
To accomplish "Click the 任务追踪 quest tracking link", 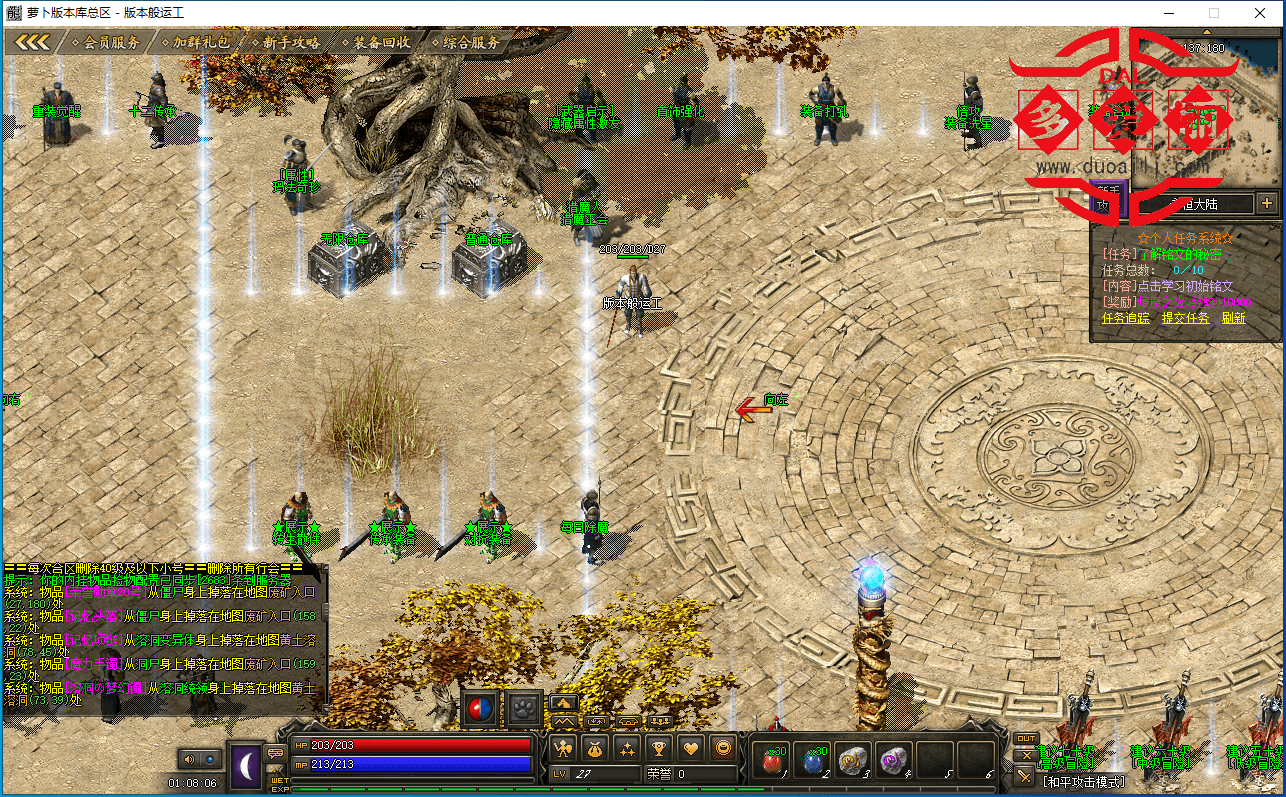I will pyautogui.click(x=1125, y=318).
